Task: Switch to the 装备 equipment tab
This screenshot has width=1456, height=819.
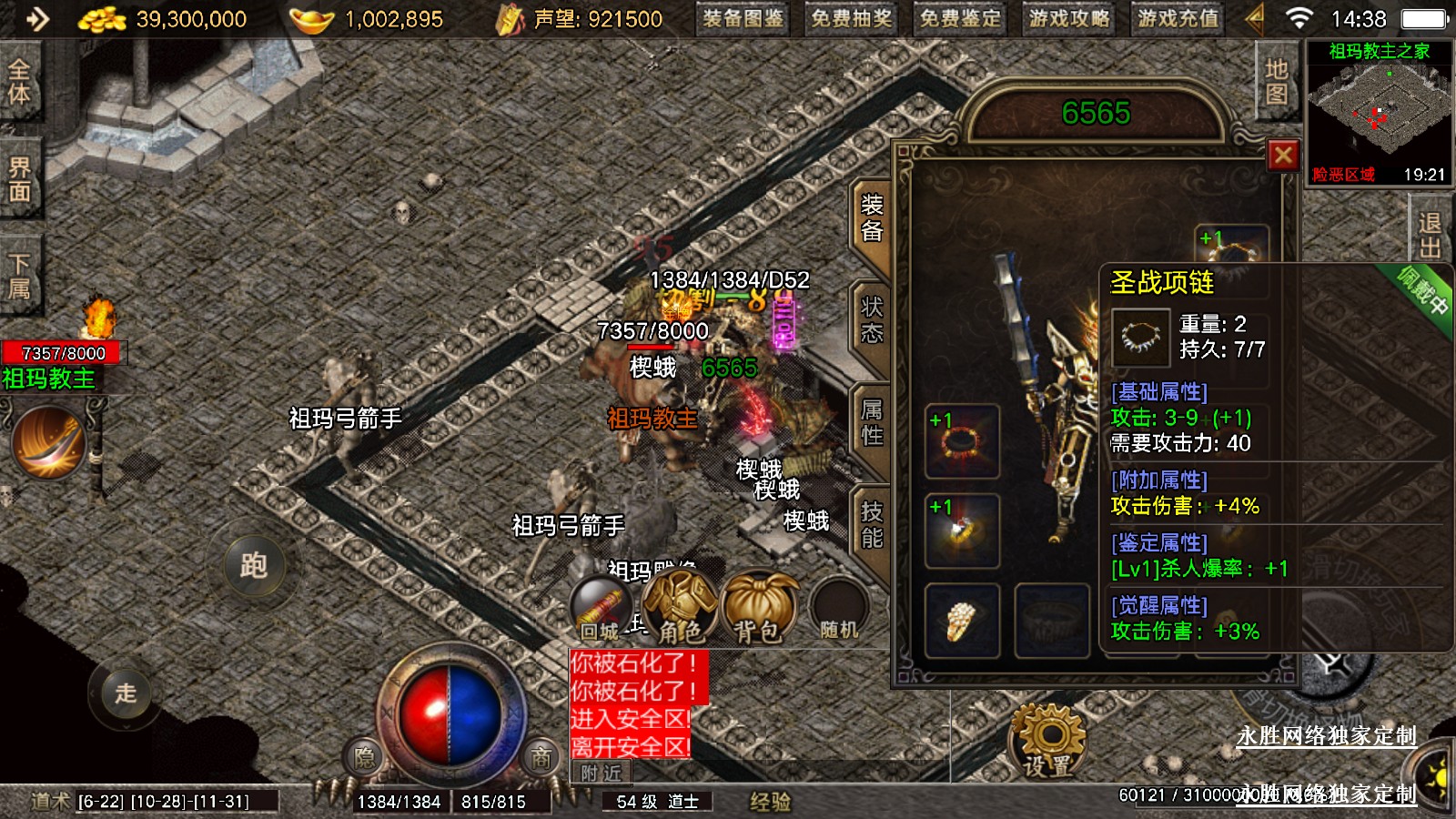Action: tap(871, 218)
